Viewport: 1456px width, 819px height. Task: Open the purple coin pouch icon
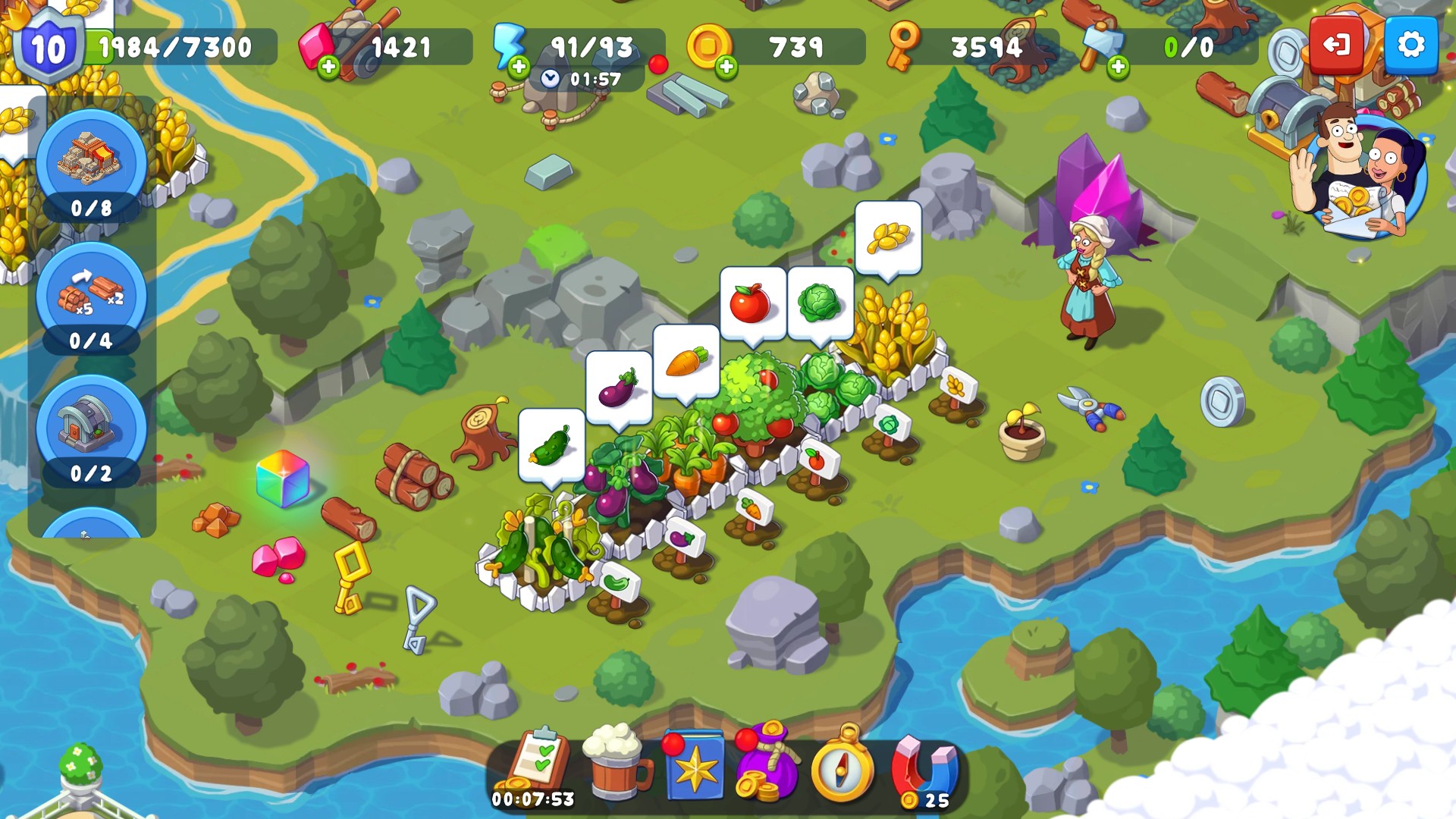click(x=764, y=764)
